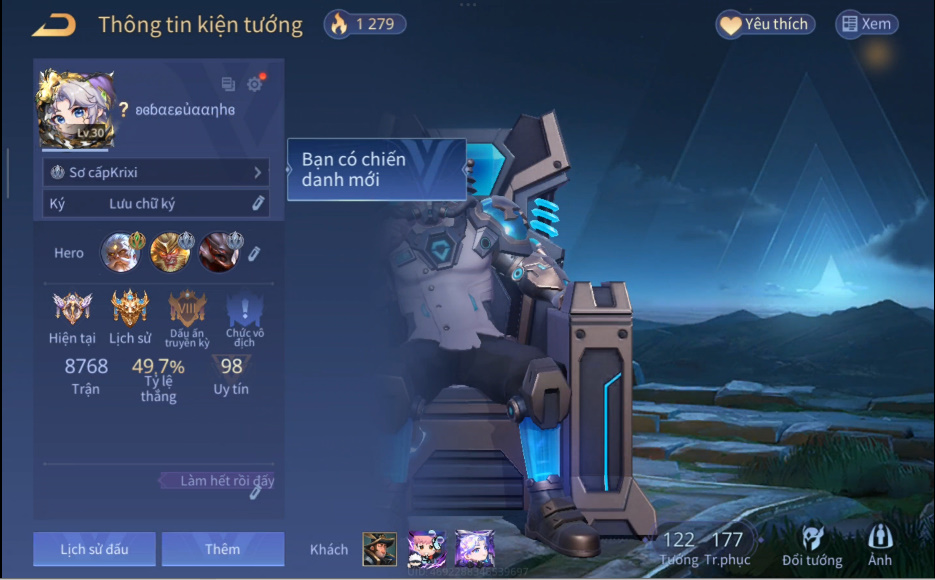Click the Thêm button
The image size is (935, 580).
coord(222,549)
